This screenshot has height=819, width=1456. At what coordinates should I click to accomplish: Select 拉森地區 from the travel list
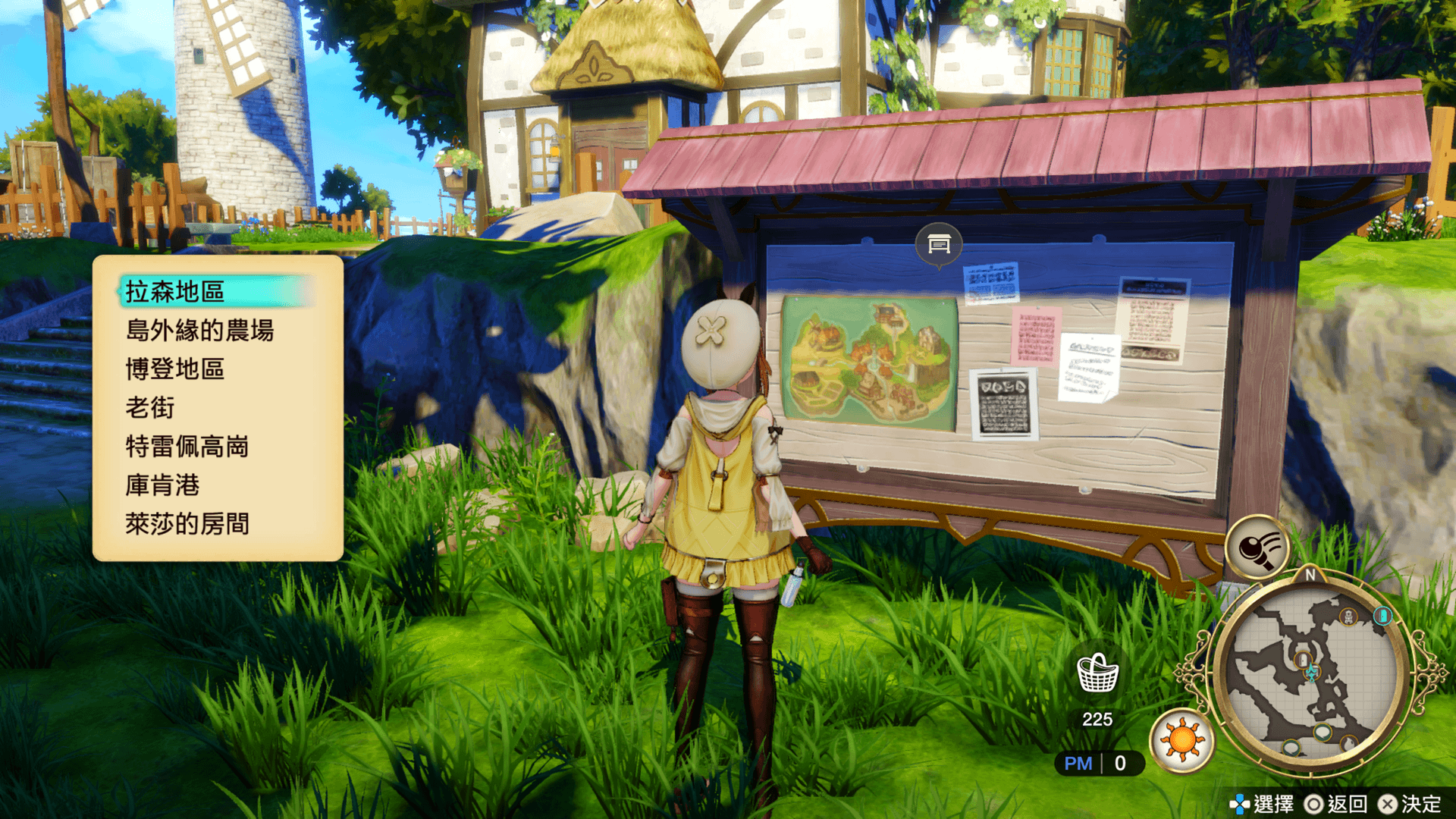click(175, 292)
